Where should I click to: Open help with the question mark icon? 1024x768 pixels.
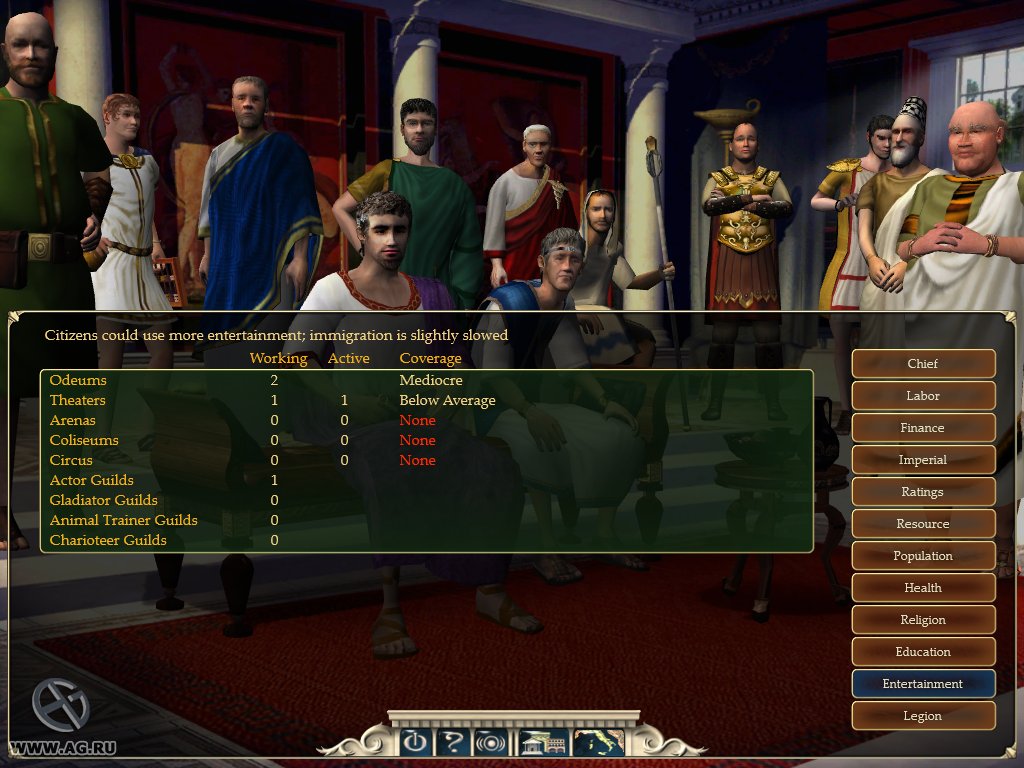point(453,742)
